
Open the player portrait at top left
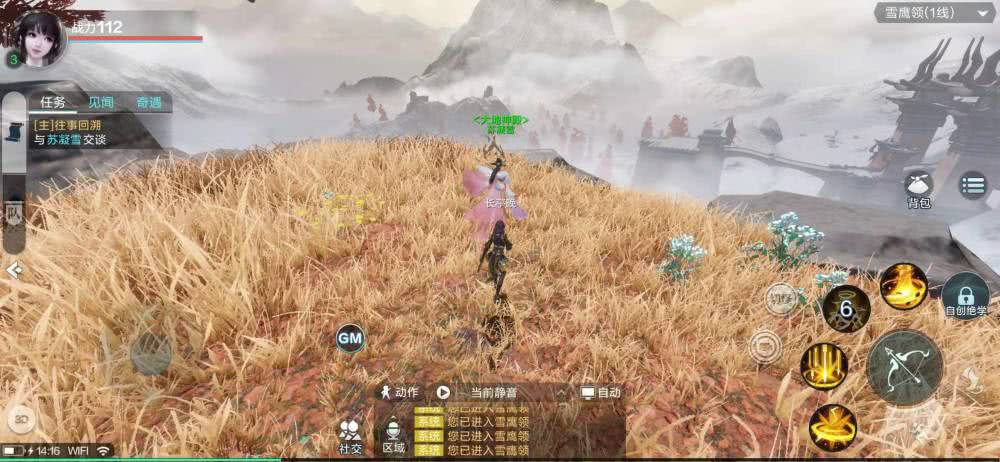tap(38, 40)
